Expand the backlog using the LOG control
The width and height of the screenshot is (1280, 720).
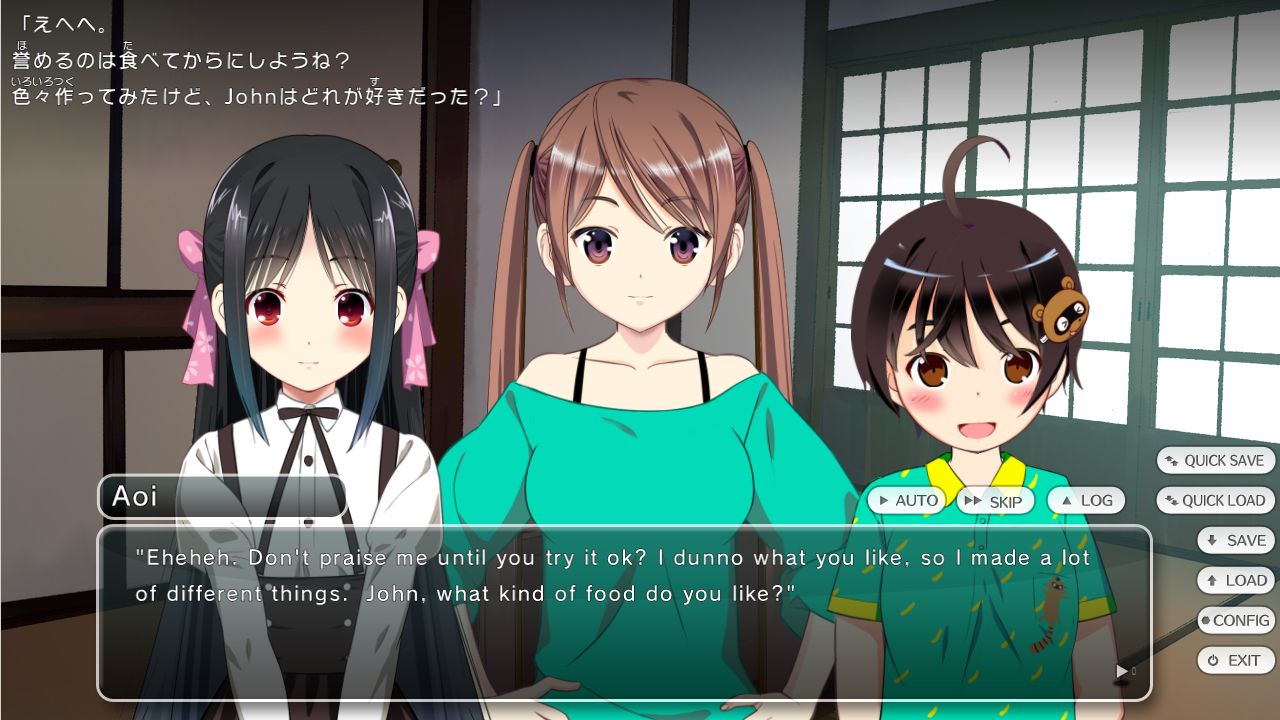tap(1086, 500)
